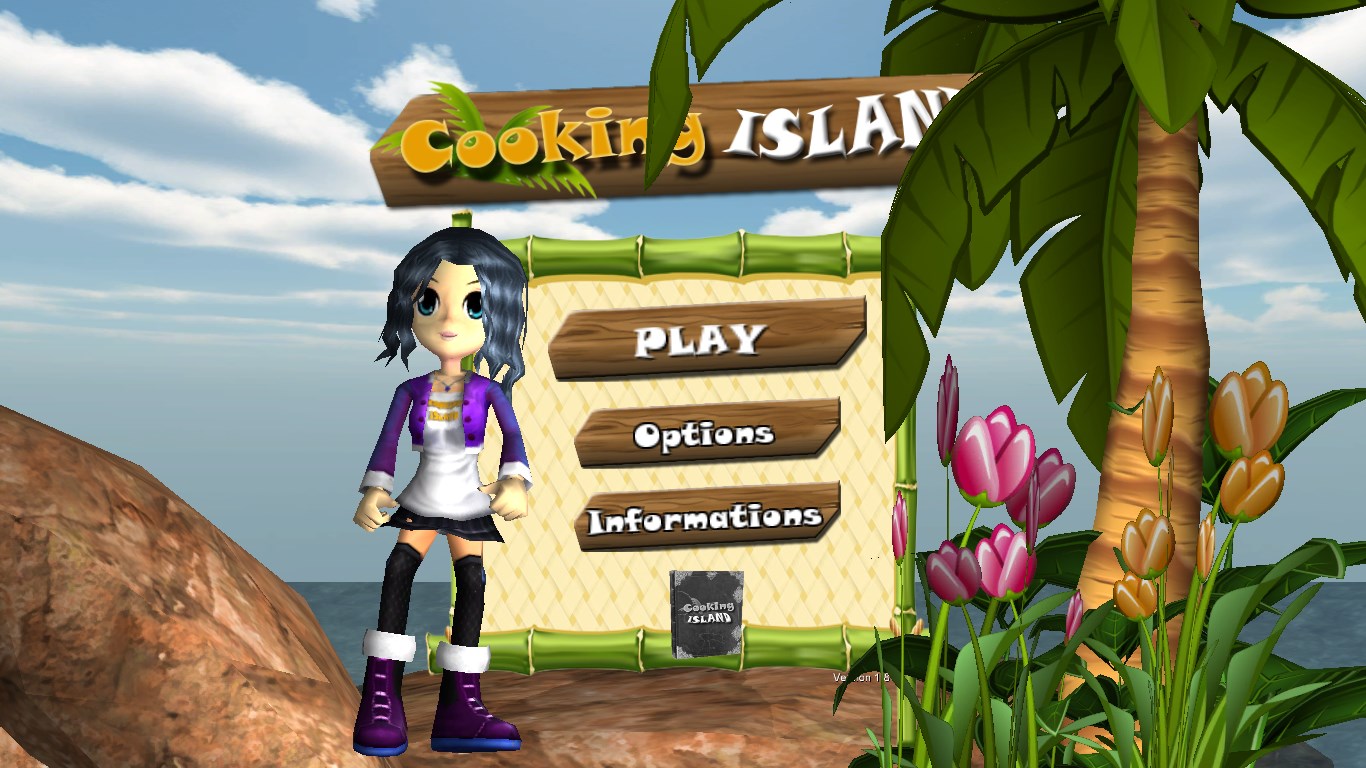The image size is (1366, 768).
Task: Open the Options menu
Action: [x=705, y=433]
